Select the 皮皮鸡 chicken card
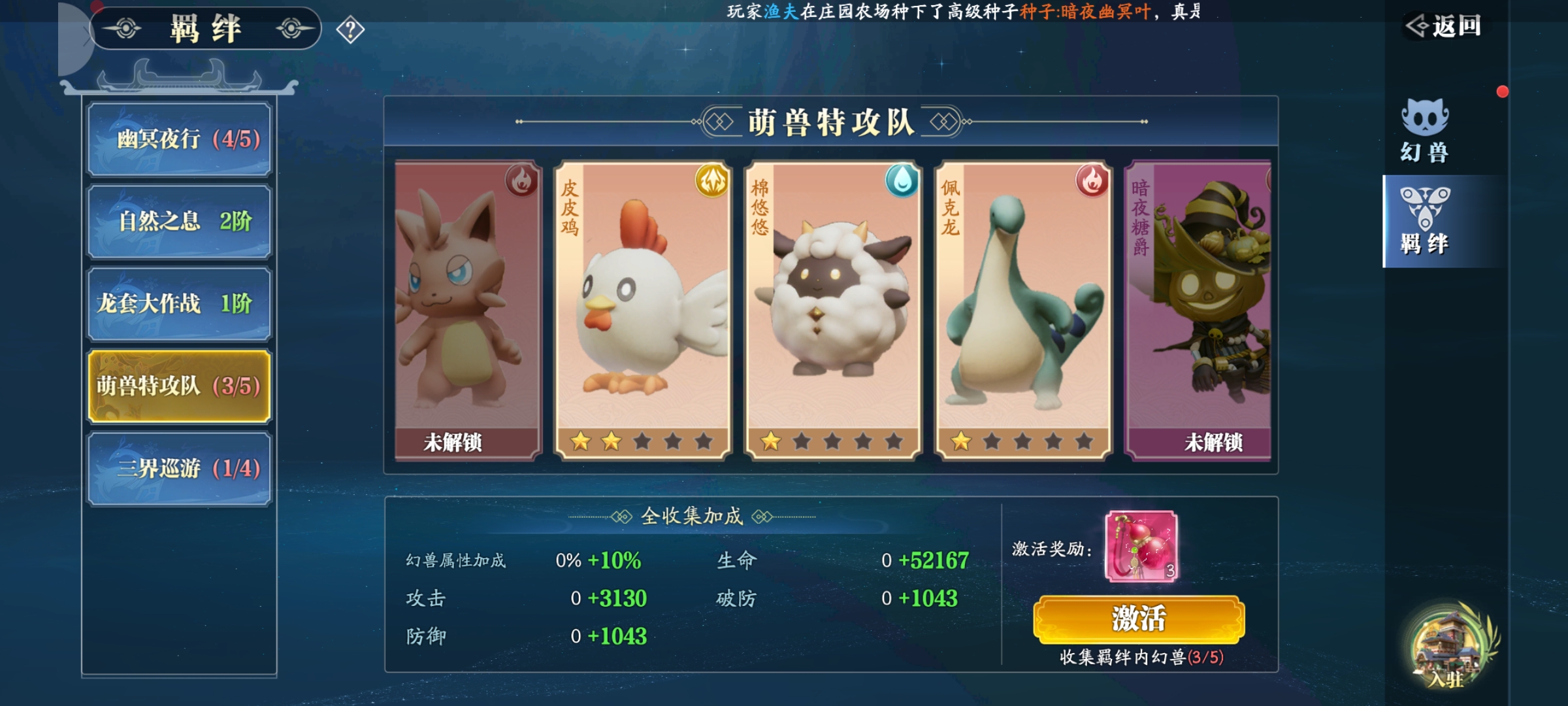1568x706 pixels. [x=643, y=311]
